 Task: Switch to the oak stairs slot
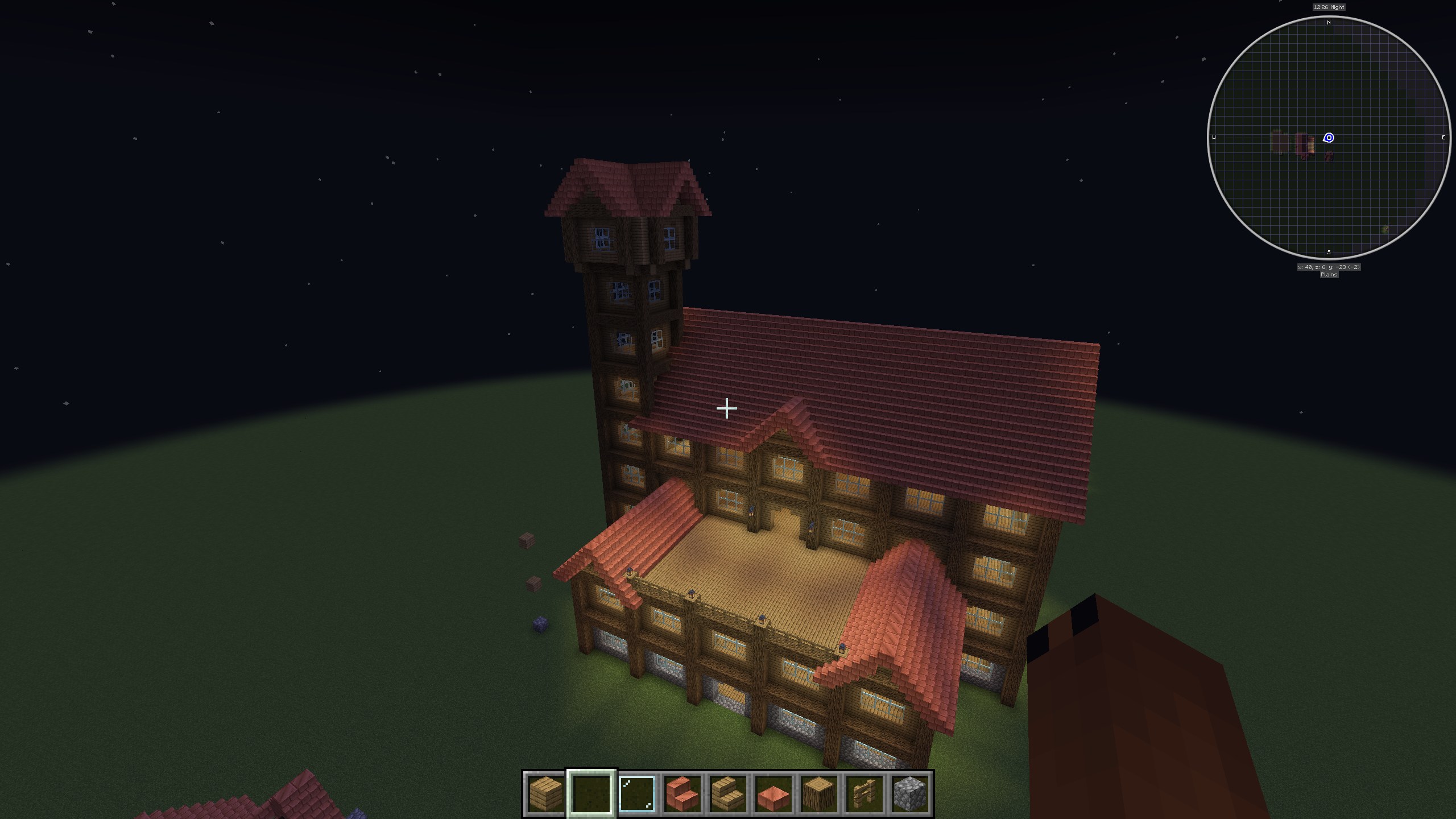click(x=728, y=793)
